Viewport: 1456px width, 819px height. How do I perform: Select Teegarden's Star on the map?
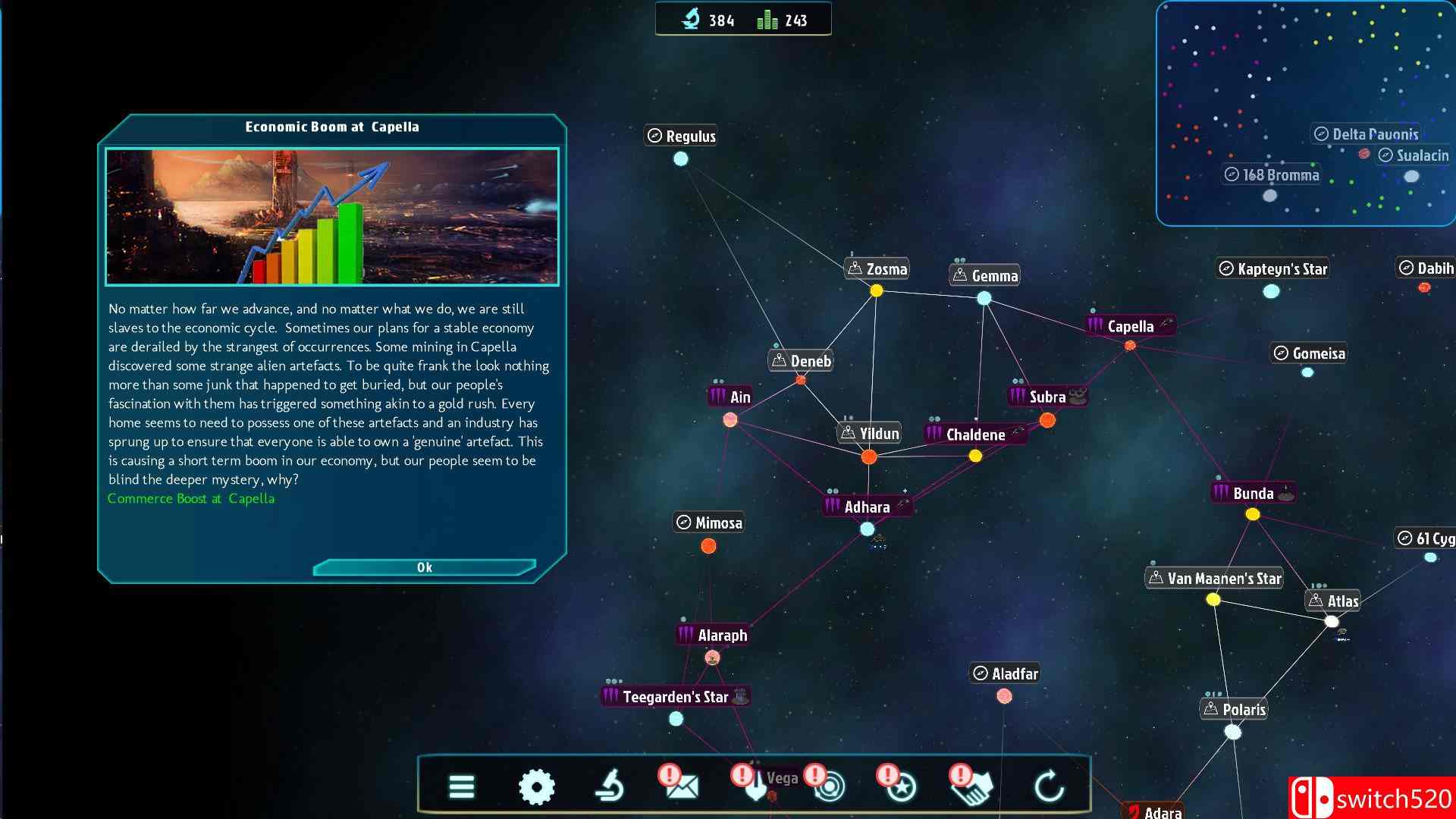[x=674, y=719]
